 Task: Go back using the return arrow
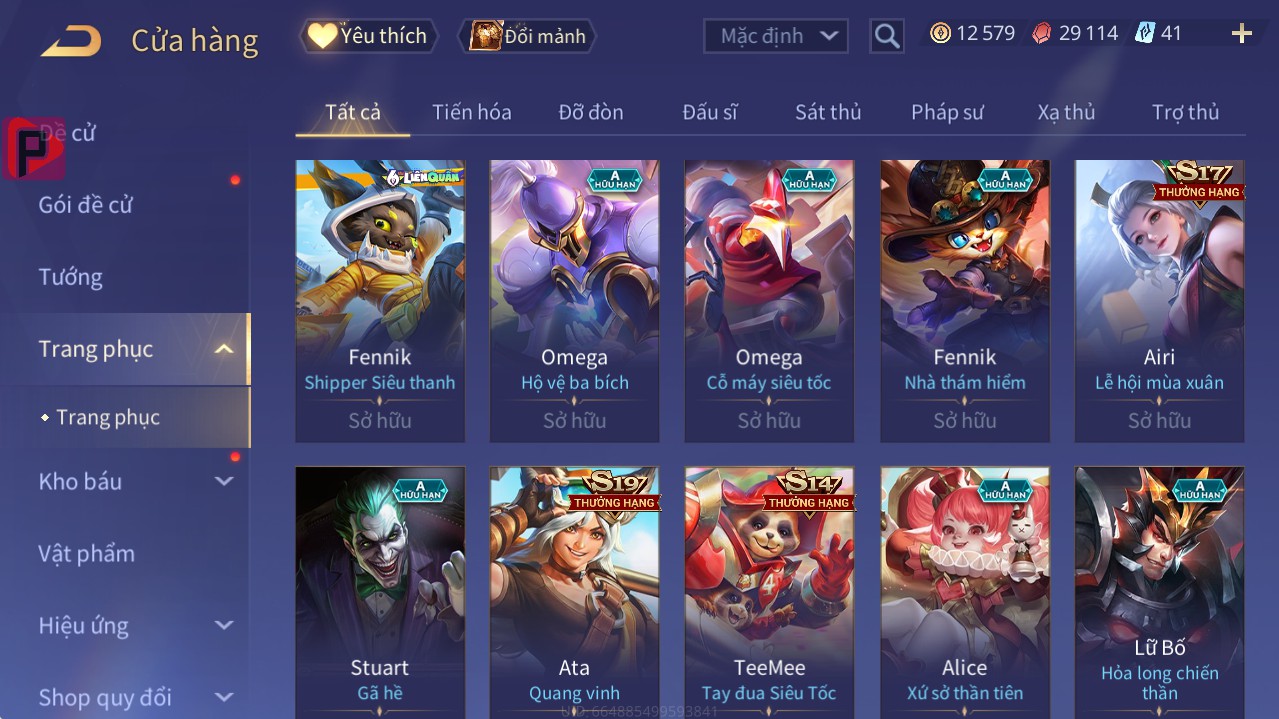pos(70,41)
